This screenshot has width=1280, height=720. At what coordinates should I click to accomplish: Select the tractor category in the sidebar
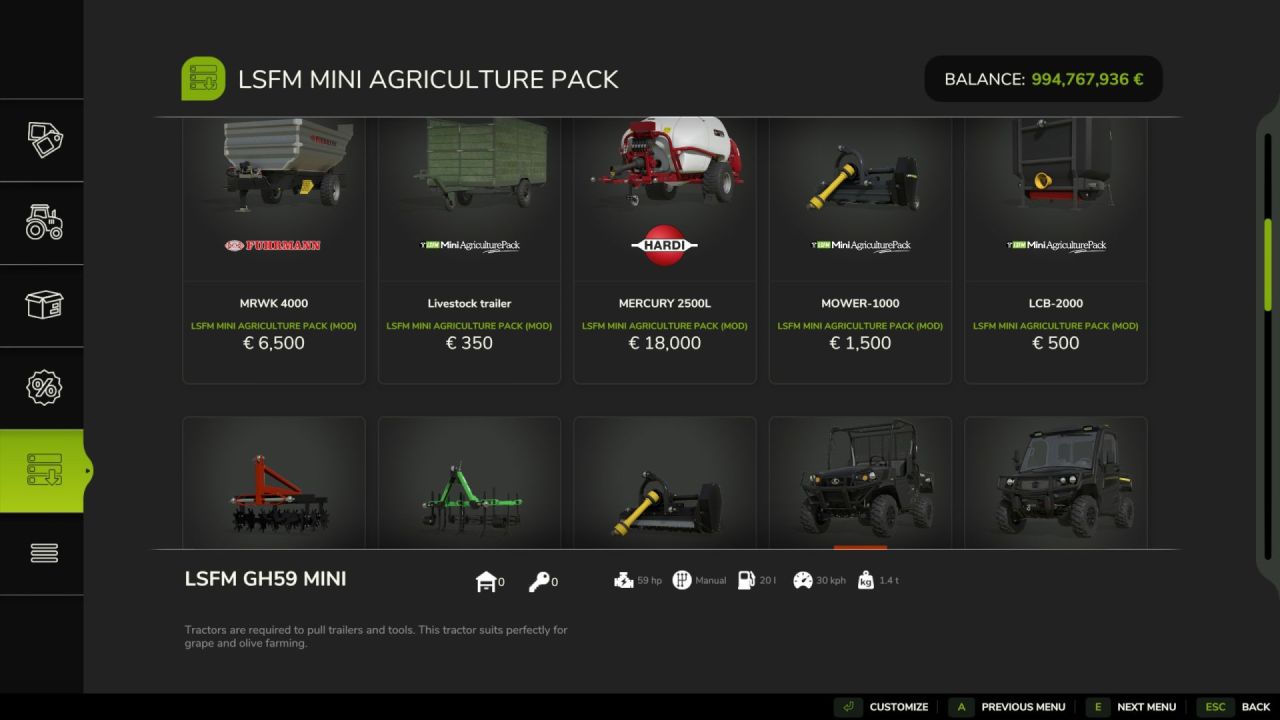point(42,223)
